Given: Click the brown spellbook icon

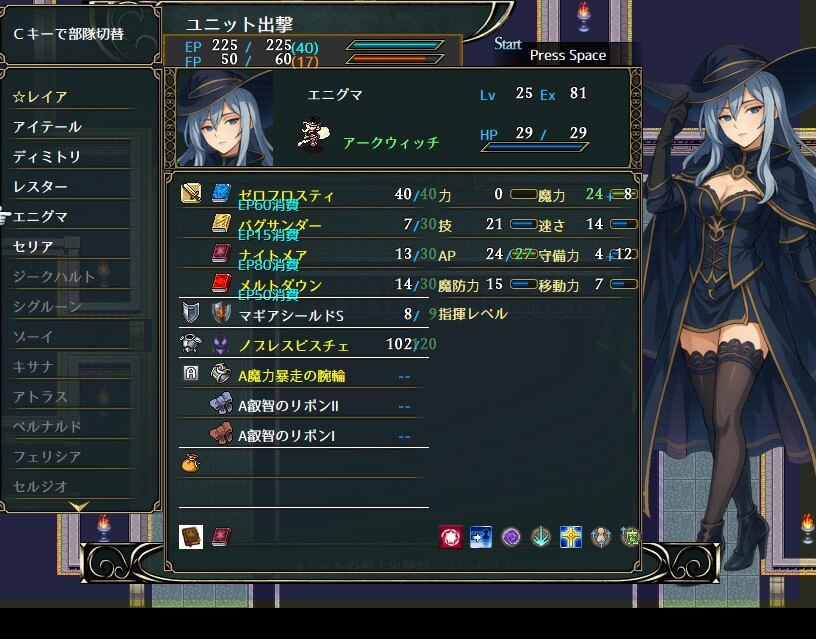Looking at the screenshot, I should coord(191,537).
